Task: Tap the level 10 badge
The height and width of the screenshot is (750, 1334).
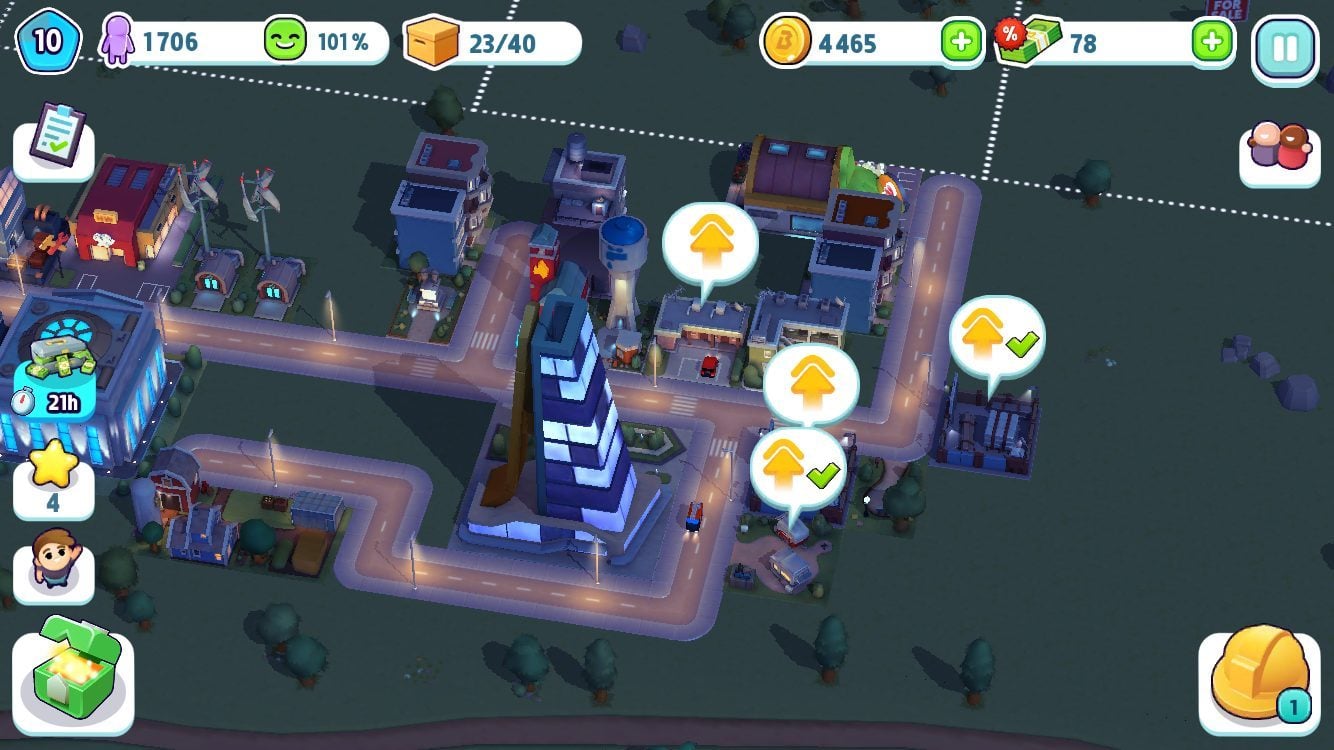Action: click(x=47, y=42)
